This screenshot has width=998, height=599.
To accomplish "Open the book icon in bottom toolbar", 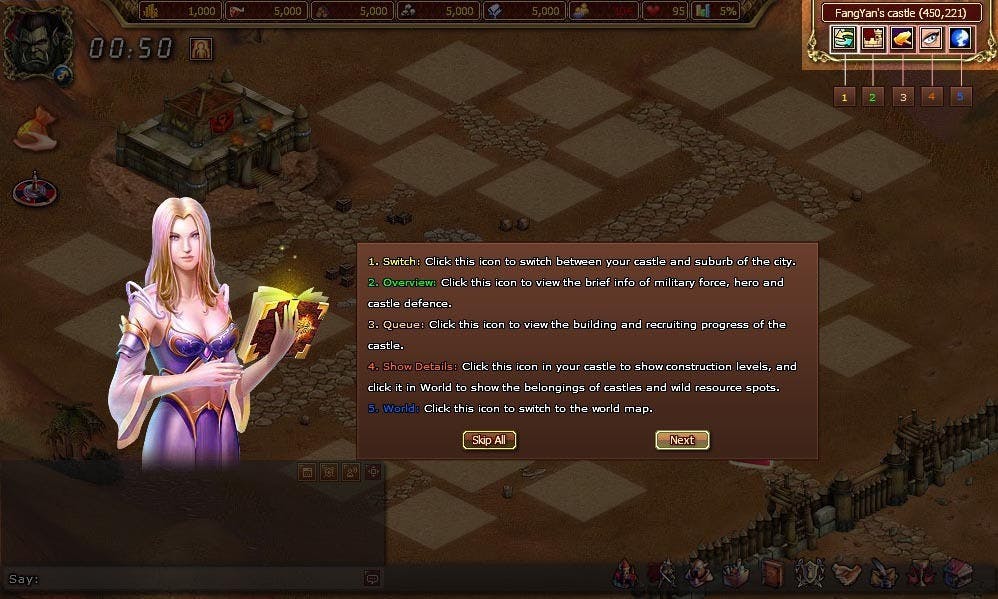I will click(772, 574).
